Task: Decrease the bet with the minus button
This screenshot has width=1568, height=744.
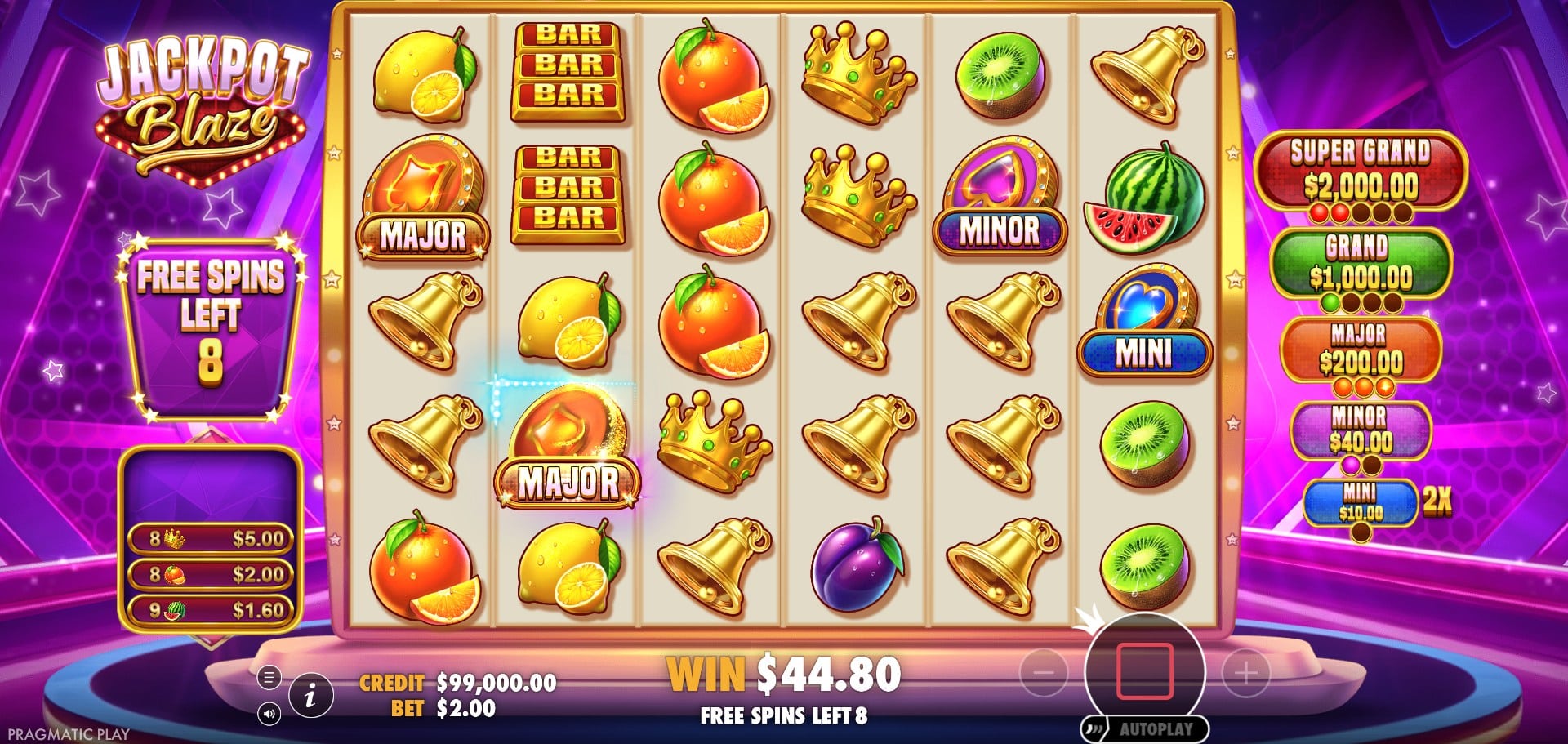Action: point(1044,672)
